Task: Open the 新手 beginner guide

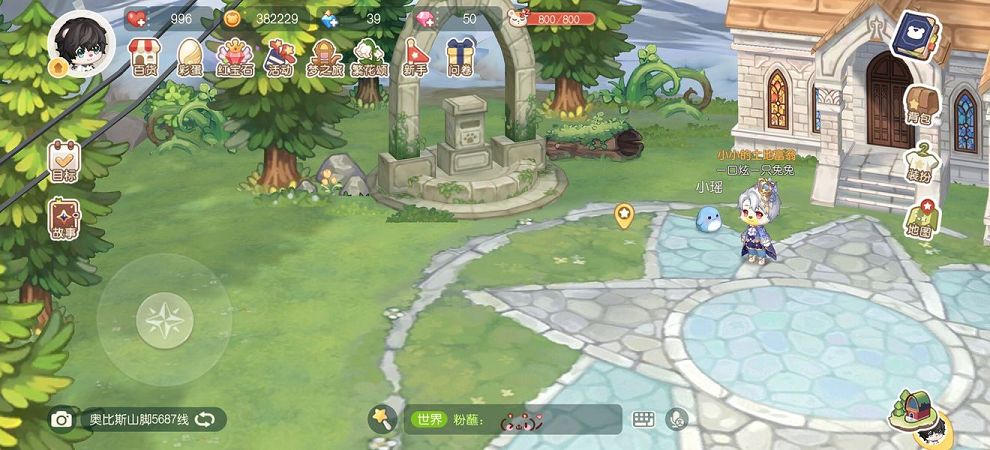Action: click(x=416, y=56)
